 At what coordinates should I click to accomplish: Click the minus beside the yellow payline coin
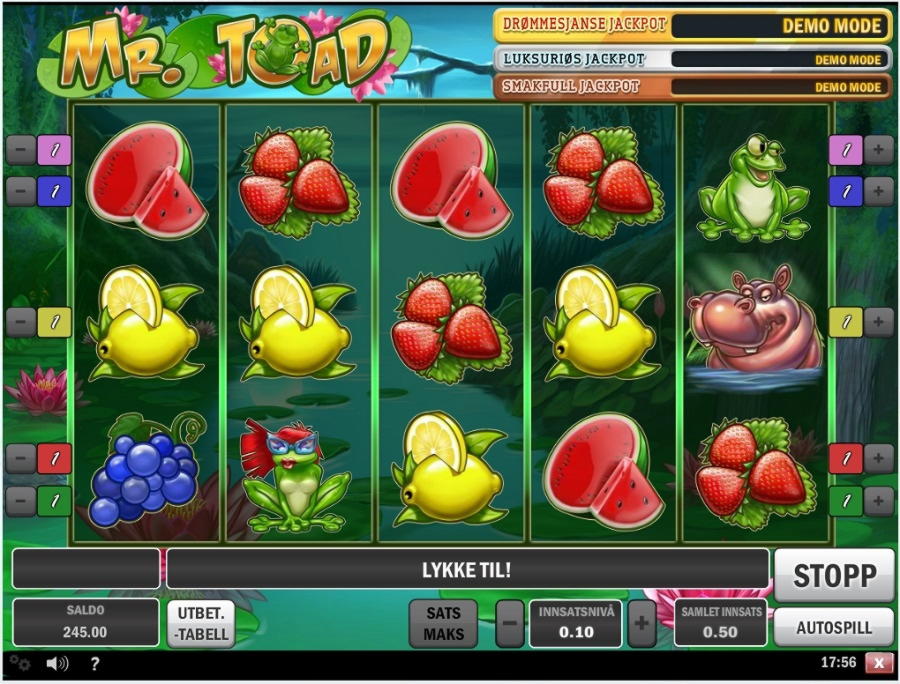[x=21, y=321]
